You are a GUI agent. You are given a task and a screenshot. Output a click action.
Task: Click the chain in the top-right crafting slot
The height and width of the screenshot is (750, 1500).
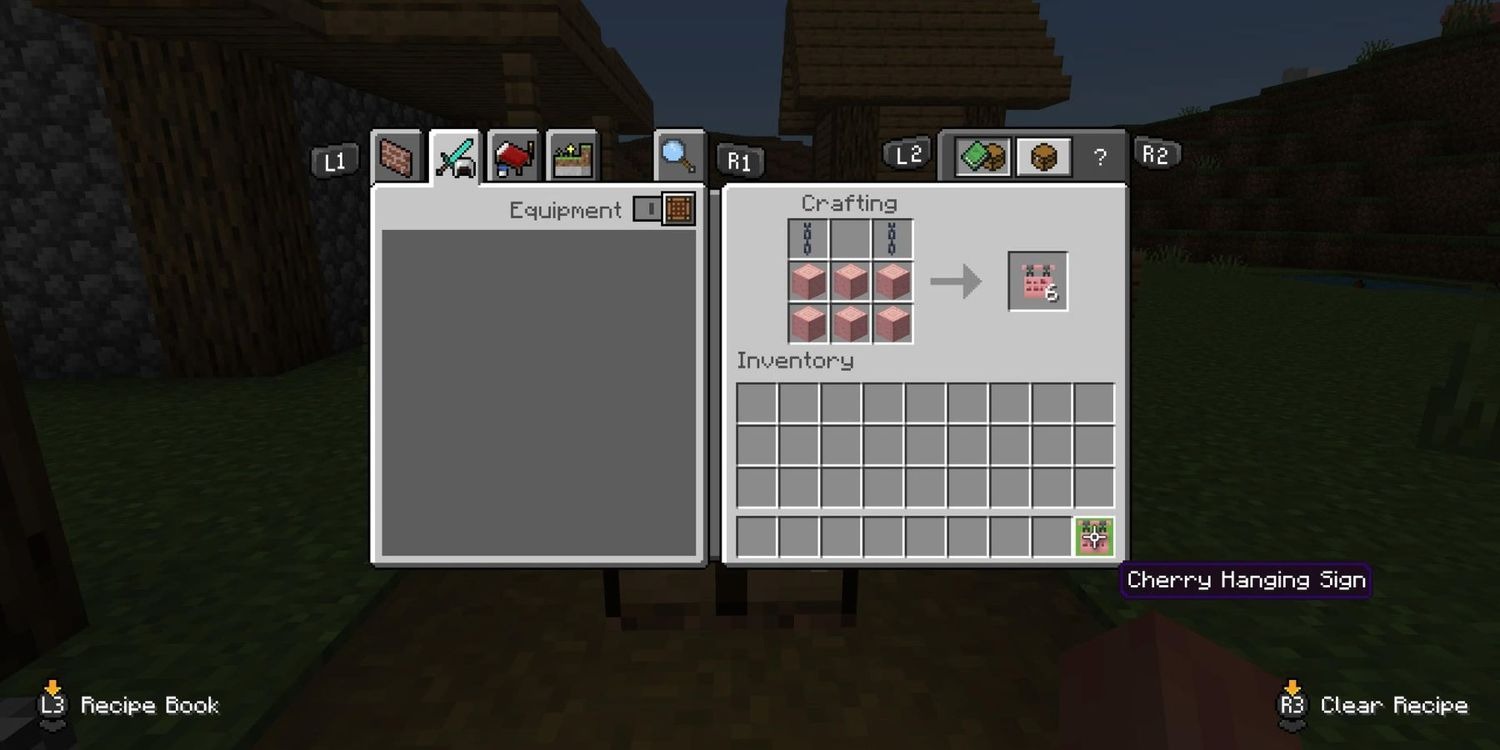pyautogui.click(x=892, y=237)
